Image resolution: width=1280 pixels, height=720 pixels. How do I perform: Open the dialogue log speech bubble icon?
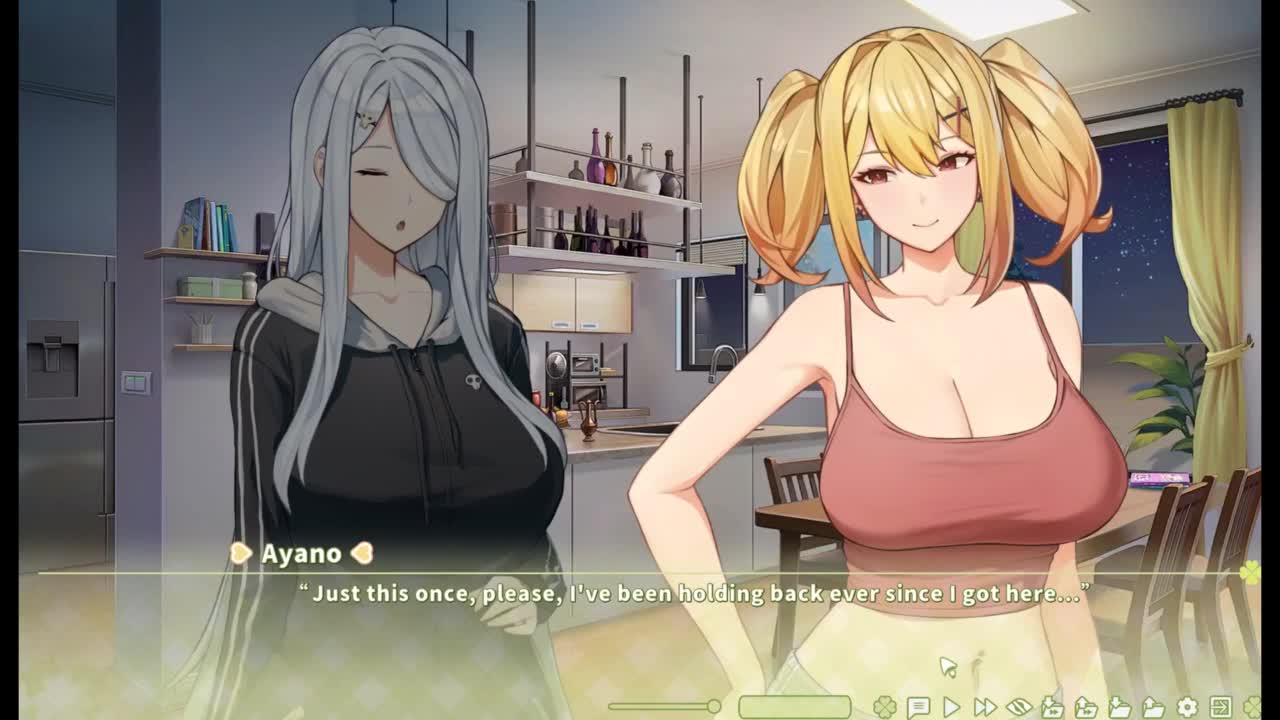(x=918, y=707)
